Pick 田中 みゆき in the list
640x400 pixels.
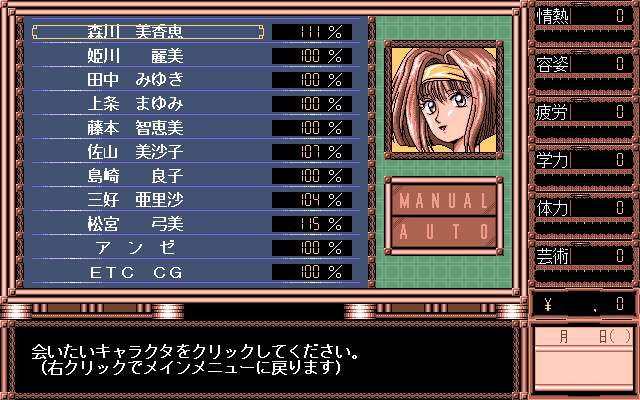(150, 79)
